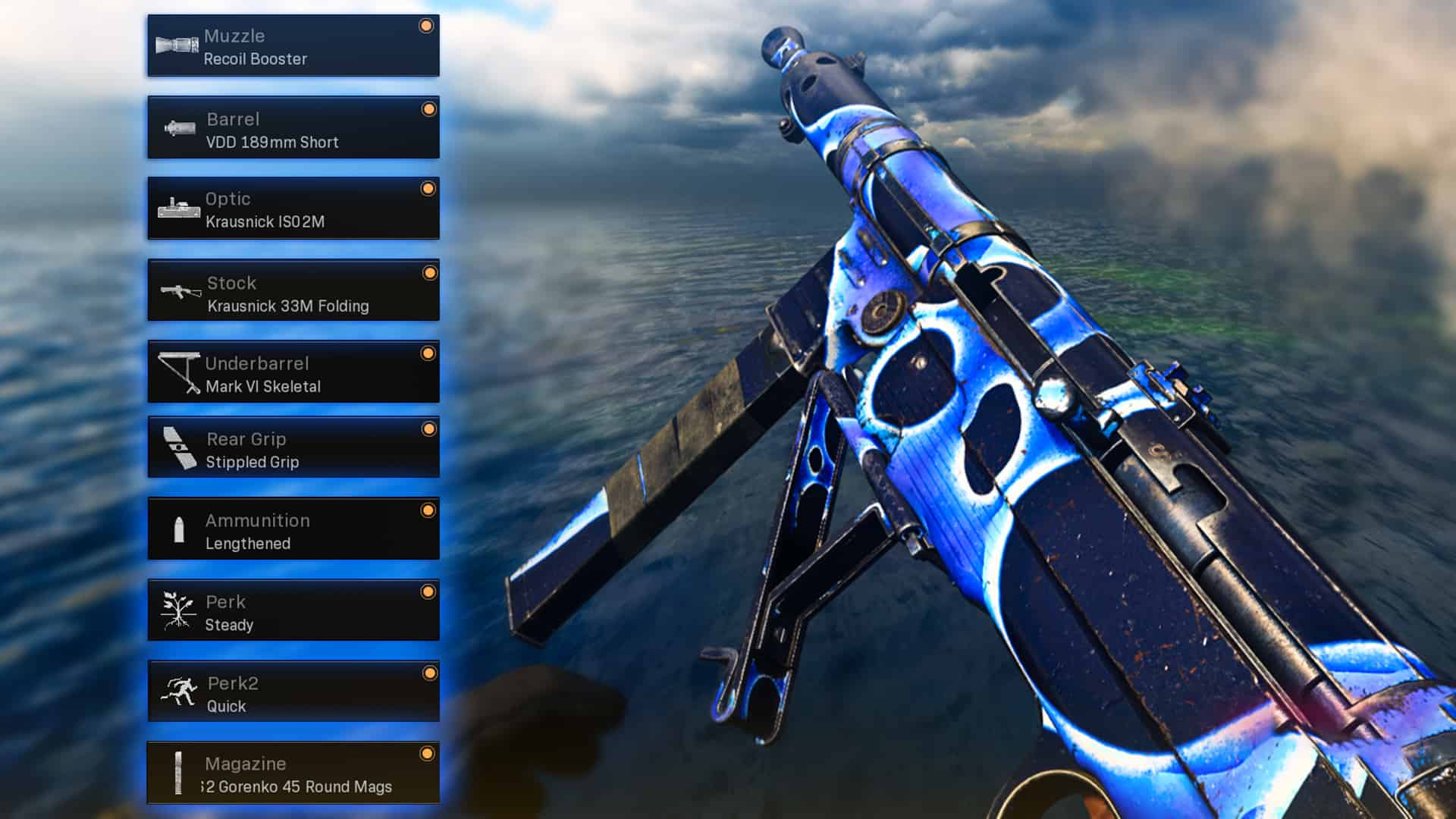Choose the Optic Krausnick IS02M slot
This screenshot has width=1456, height=819.
point(293,209)
